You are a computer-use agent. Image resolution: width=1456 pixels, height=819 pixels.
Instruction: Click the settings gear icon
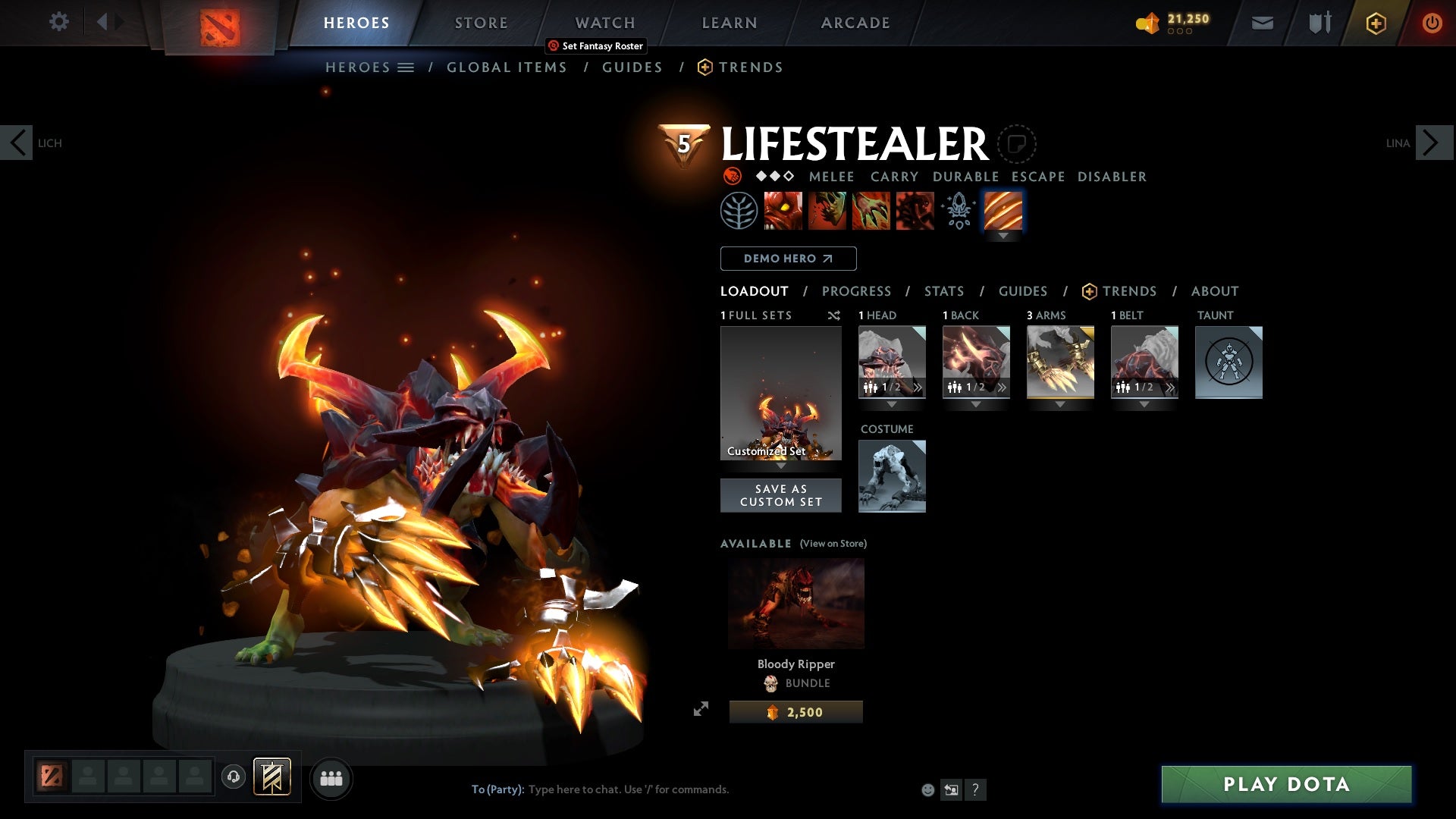coord(59,22)
